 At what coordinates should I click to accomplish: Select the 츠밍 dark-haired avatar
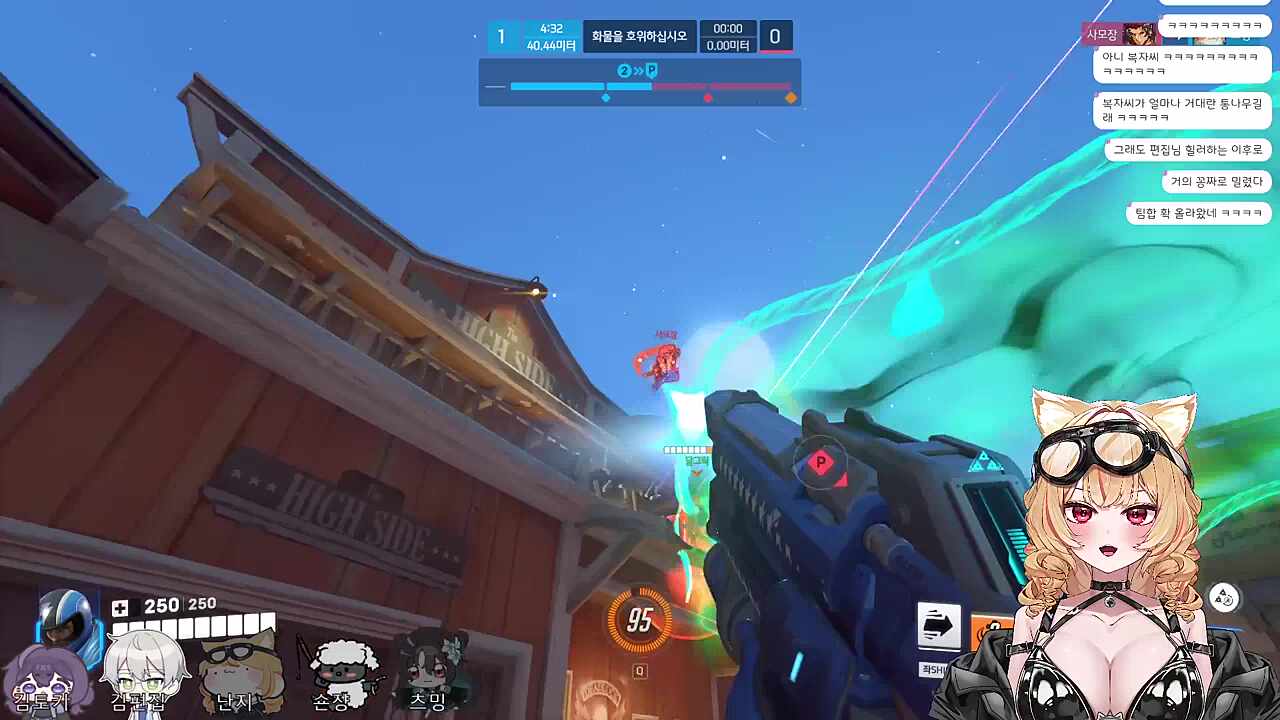coord(430,672)
